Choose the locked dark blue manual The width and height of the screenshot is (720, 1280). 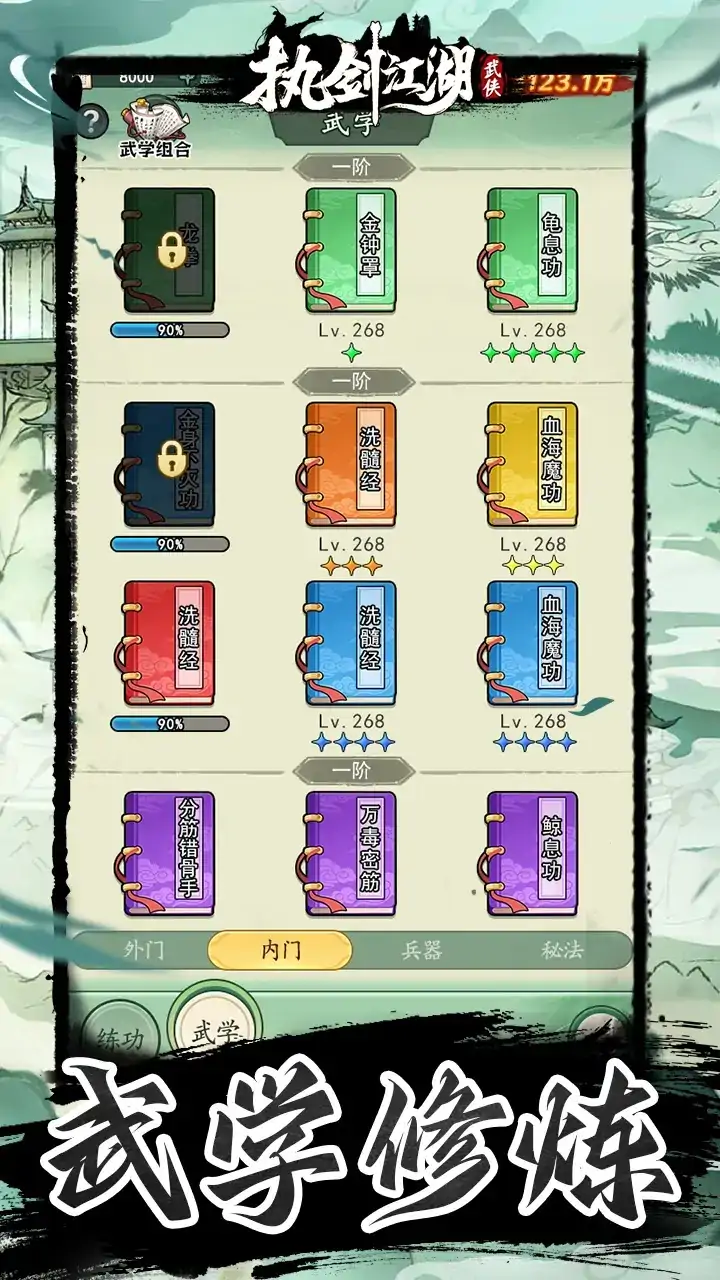coord(168,464)
